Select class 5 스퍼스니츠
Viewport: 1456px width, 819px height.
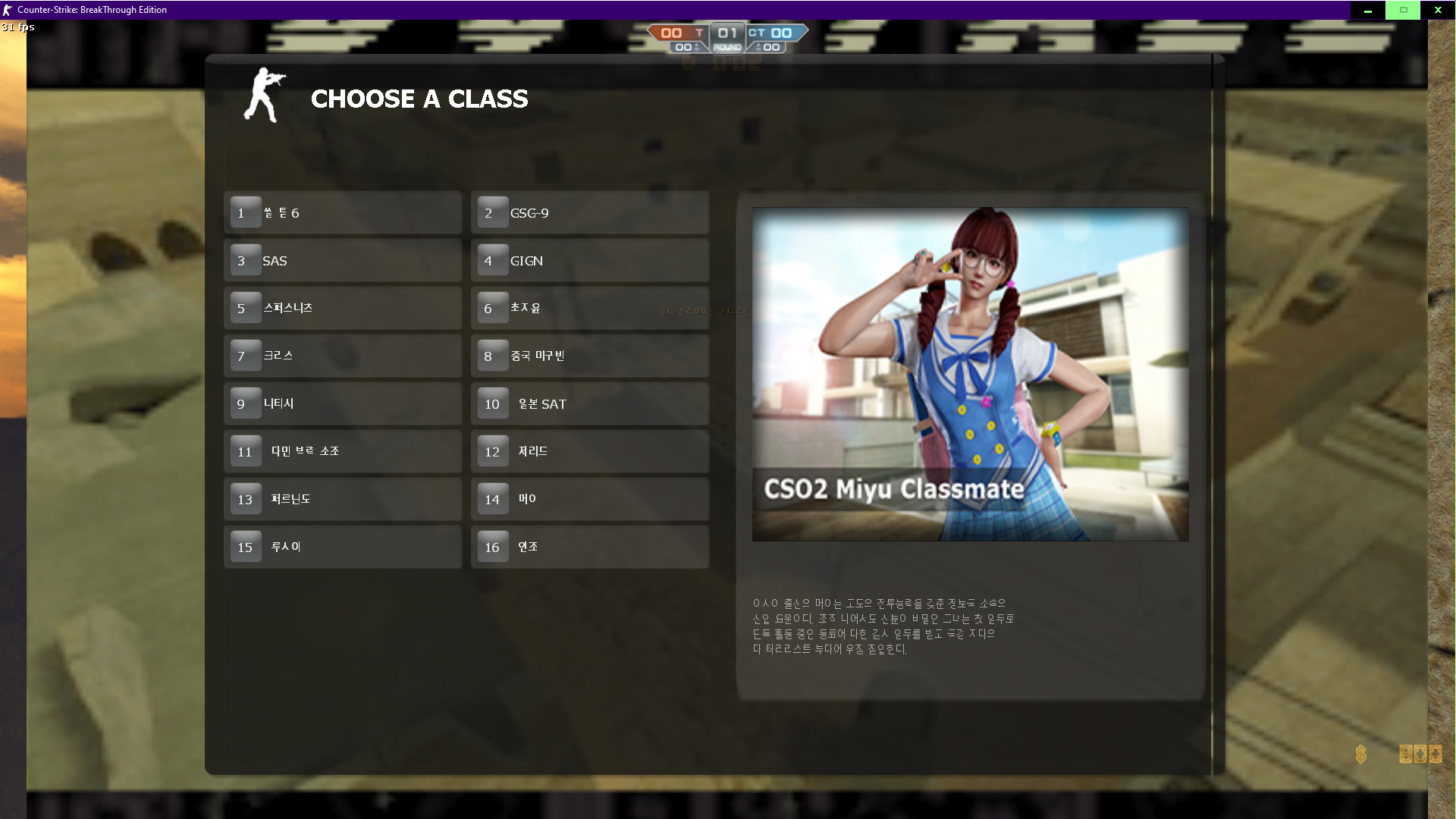coord(342,308)
